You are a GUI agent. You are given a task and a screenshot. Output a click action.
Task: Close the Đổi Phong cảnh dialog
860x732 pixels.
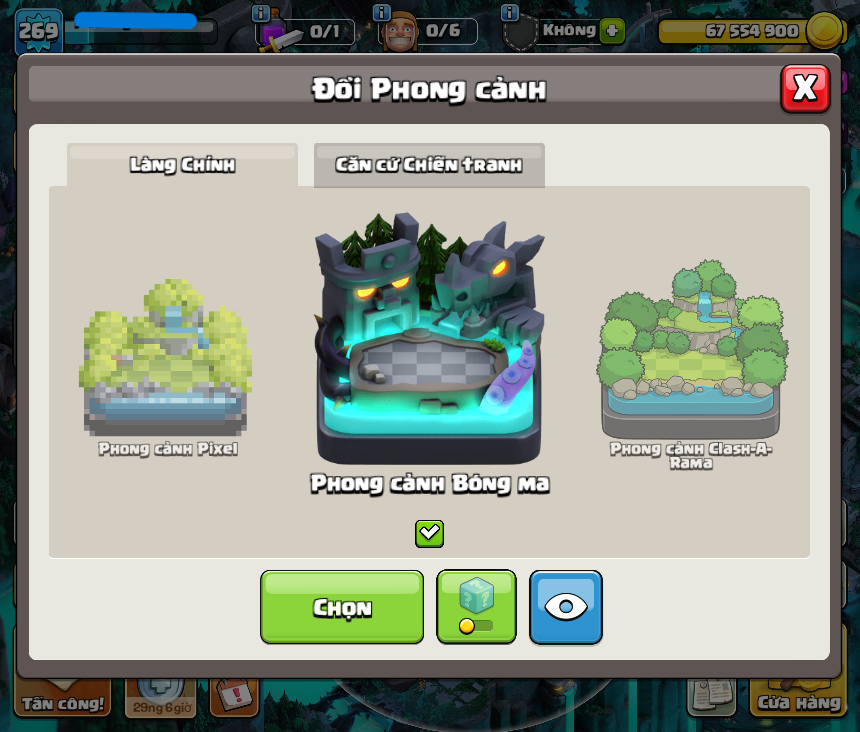(805, 89)
